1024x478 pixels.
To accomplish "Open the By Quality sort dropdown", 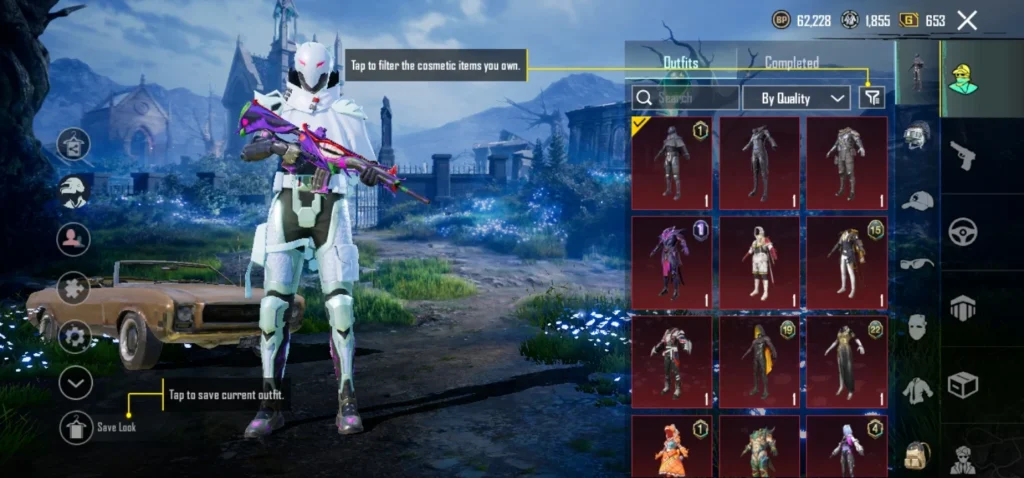I will click(x=796, y=97).
